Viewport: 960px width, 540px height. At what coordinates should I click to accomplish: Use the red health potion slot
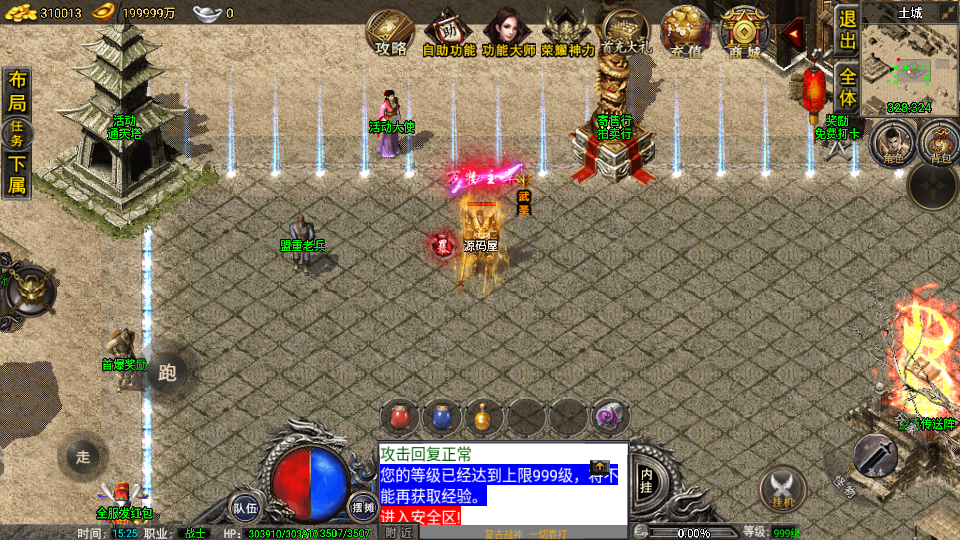(399, 416)
